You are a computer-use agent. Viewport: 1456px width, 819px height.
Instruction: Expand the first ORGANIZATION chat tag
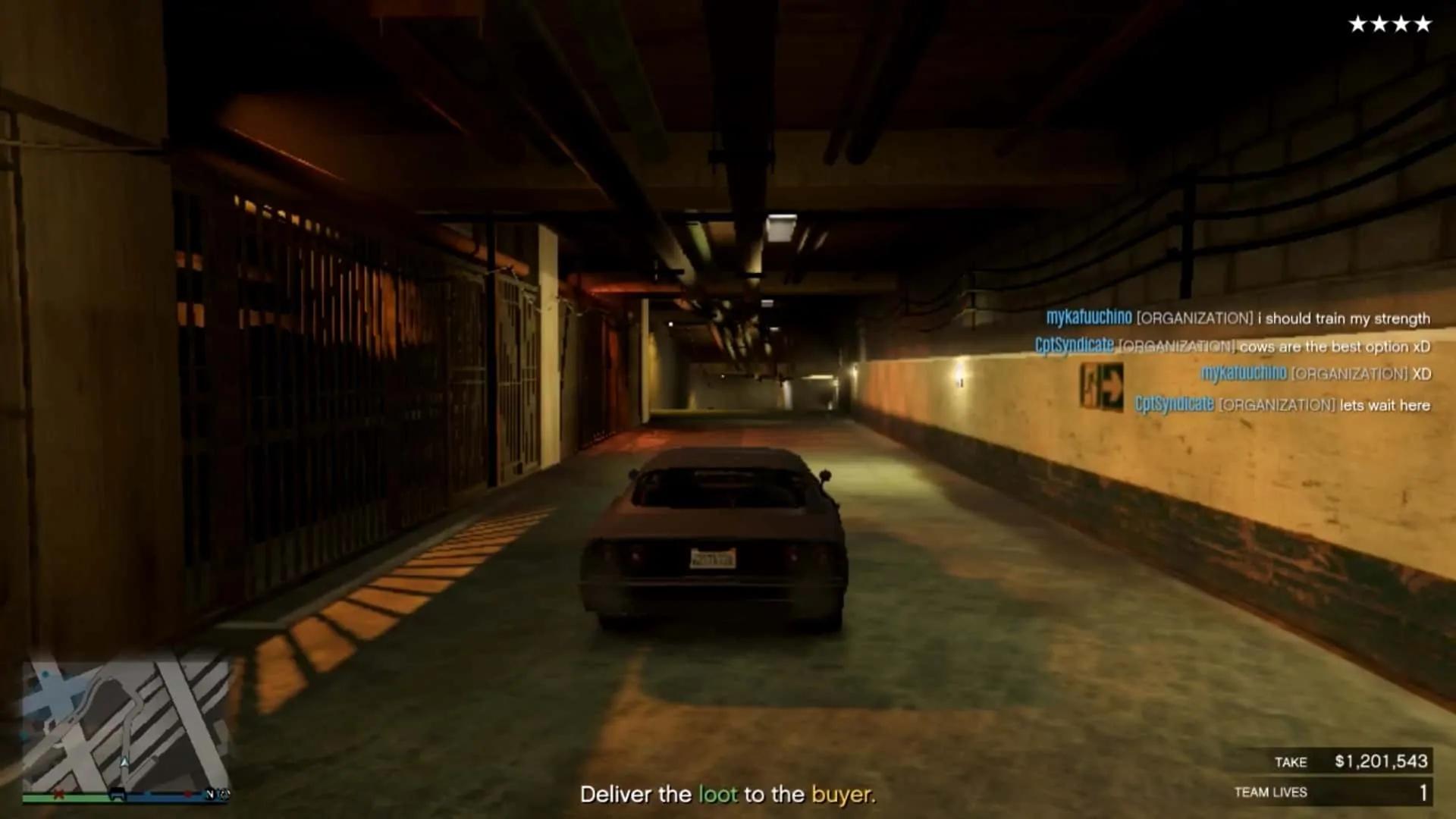pyautogui.click(x=1194, y=318)
